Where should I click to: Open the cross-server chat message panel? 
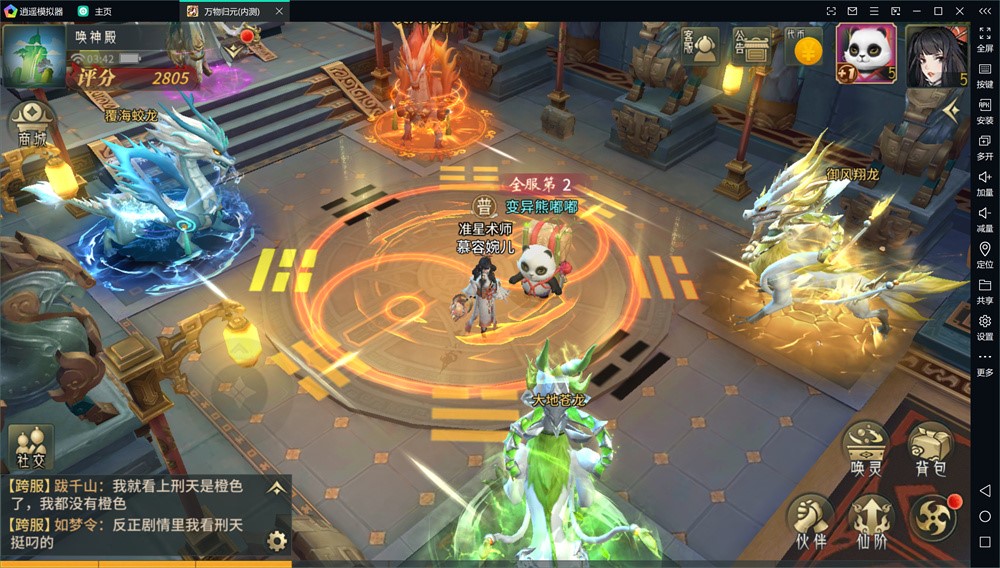(x=130, y=514)
